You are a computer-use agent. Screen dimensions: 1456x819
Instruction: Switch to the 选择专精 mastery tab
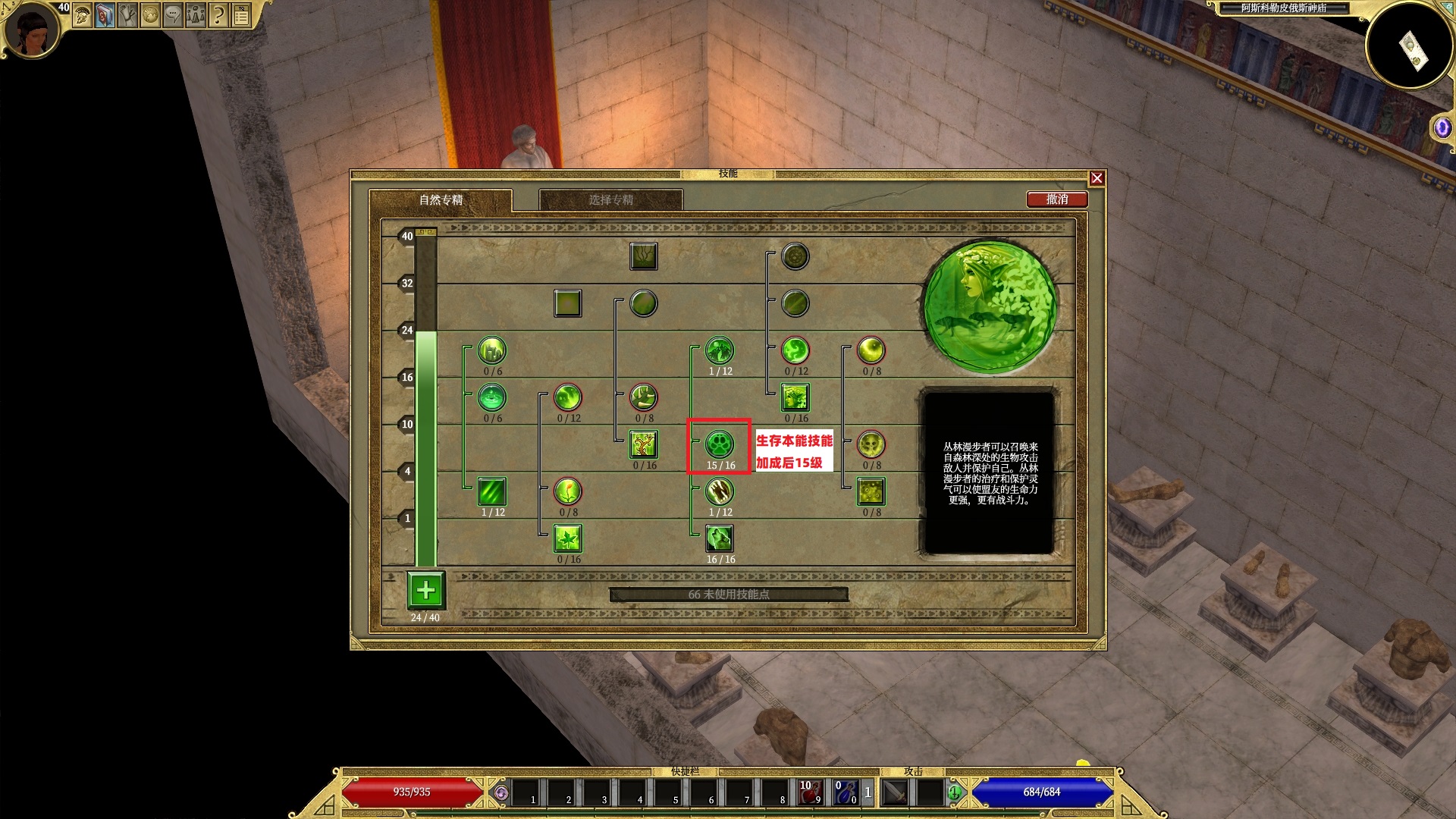coord(610,200)
